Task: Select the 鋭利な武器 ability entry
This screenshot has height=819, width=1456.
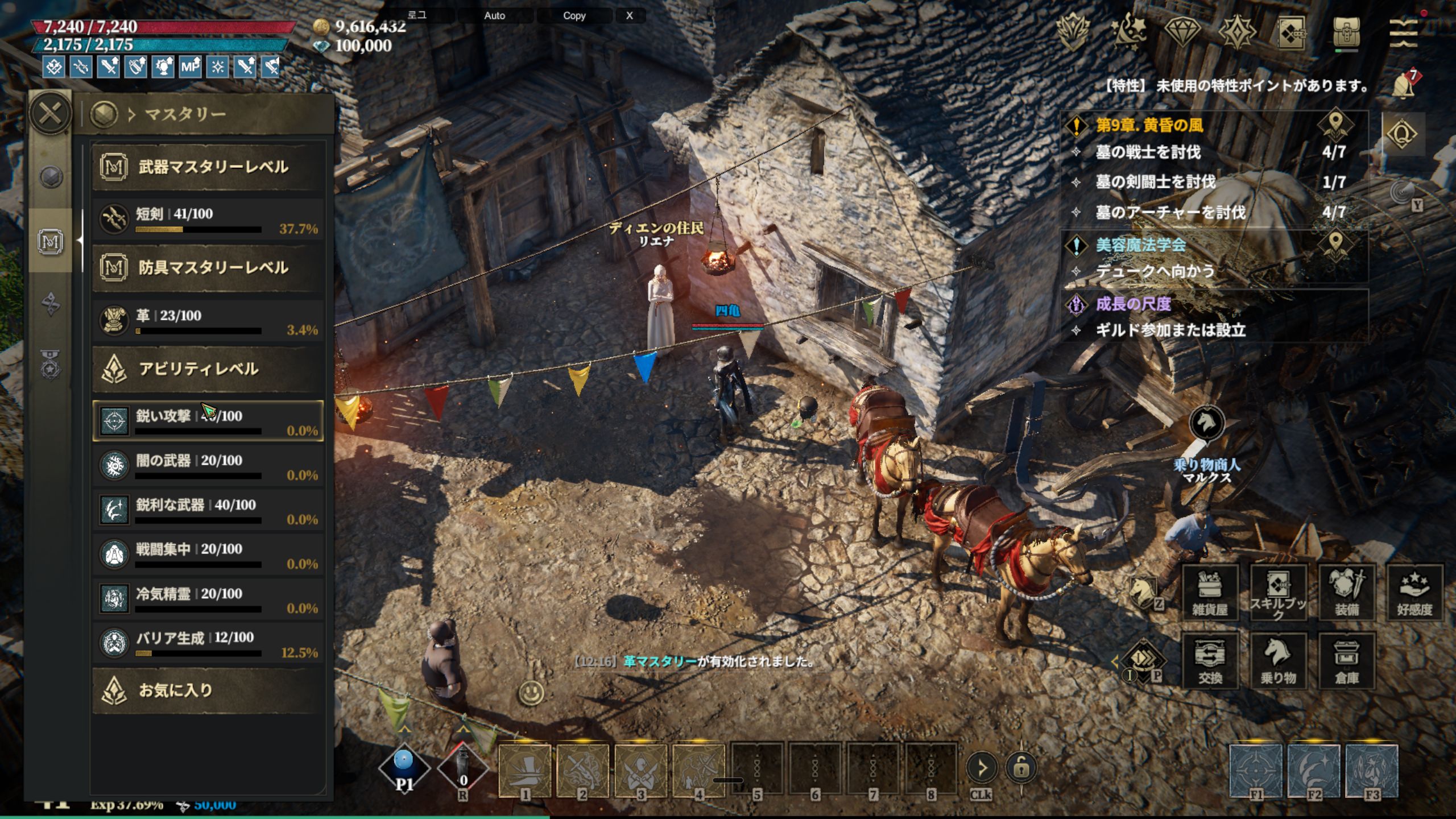Action: (x=208, y=511)
